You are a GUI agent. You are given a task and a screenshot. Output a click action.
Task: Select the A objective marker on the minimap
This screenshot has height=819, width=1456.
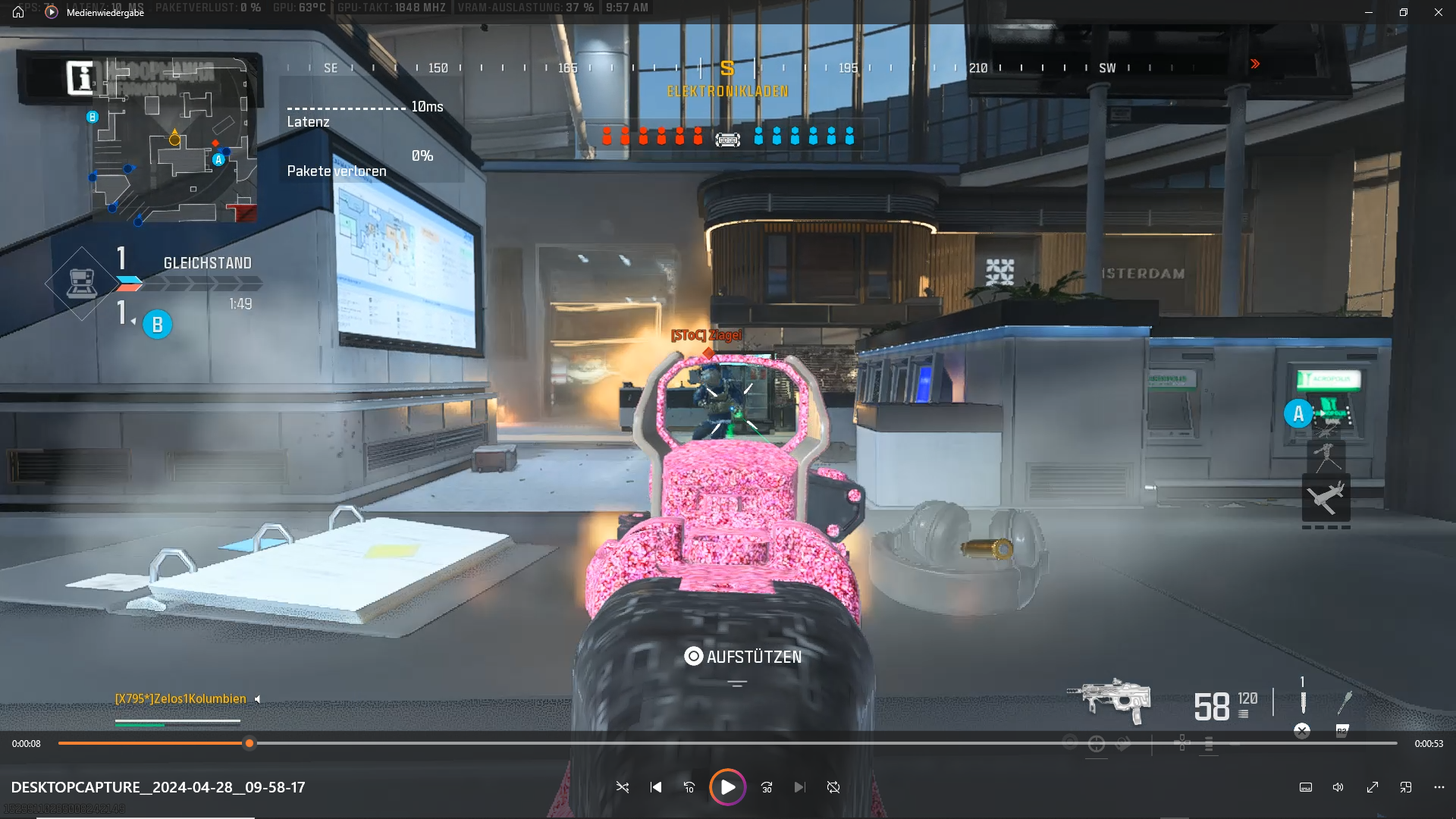tap(218, 160)
